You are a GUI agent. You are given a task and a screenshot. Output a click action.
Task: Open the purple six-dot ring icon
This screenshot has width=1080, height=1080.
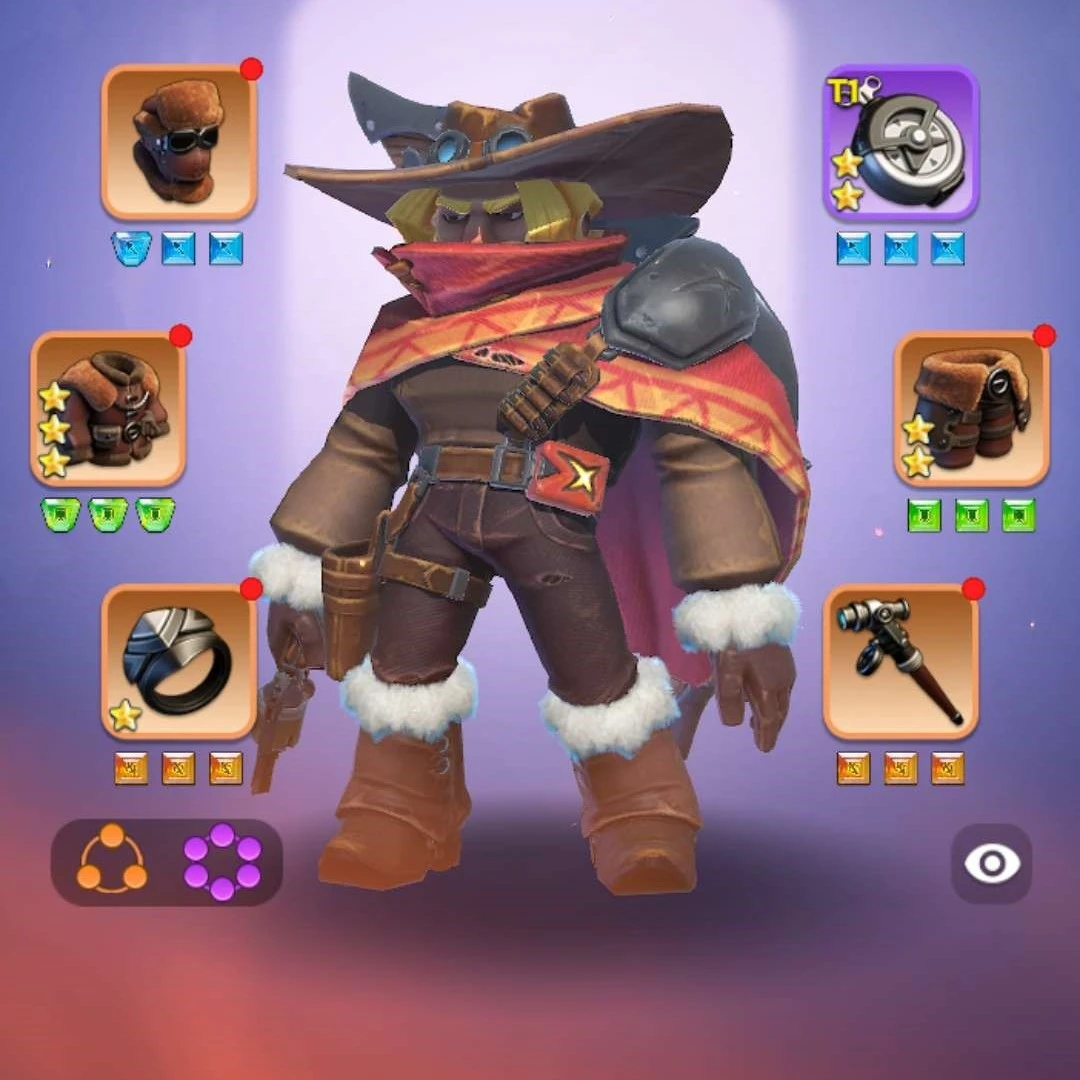coord(222,861)
